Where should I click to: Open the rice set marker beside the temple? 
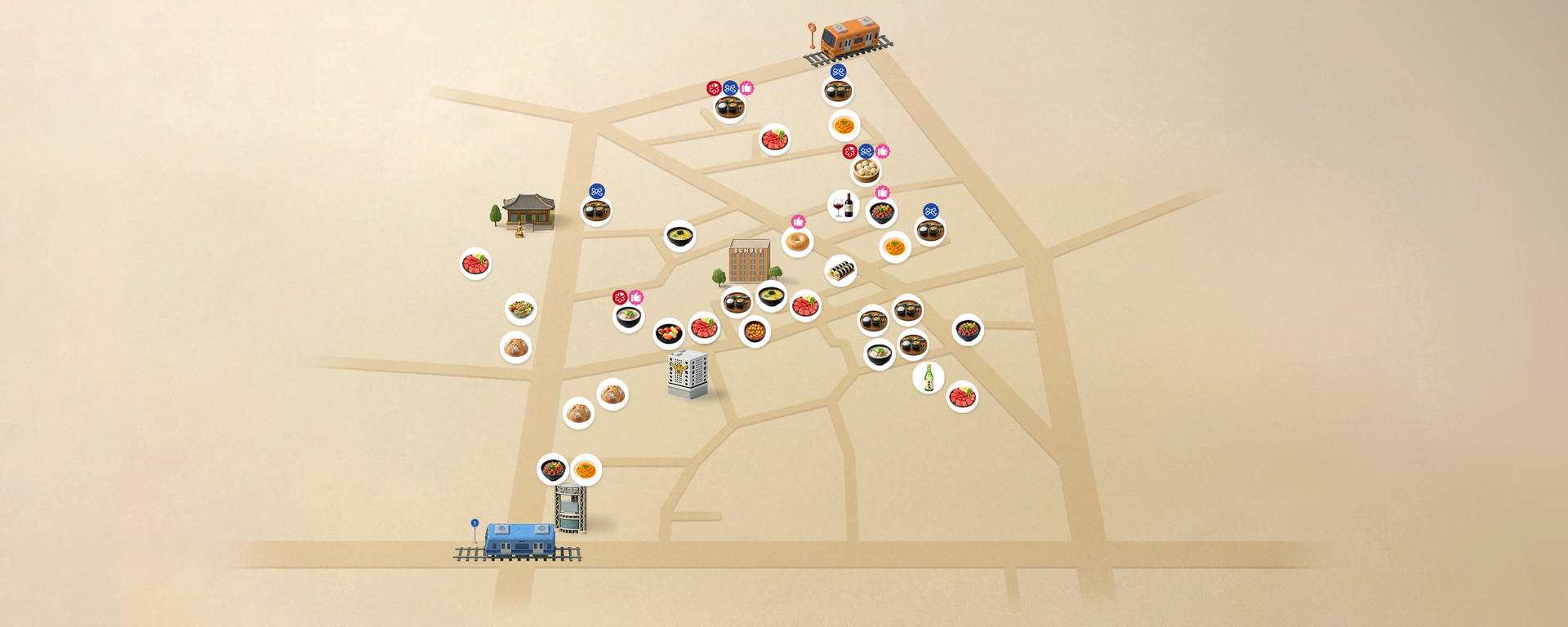pyautogui.click(x=596, y=211)
